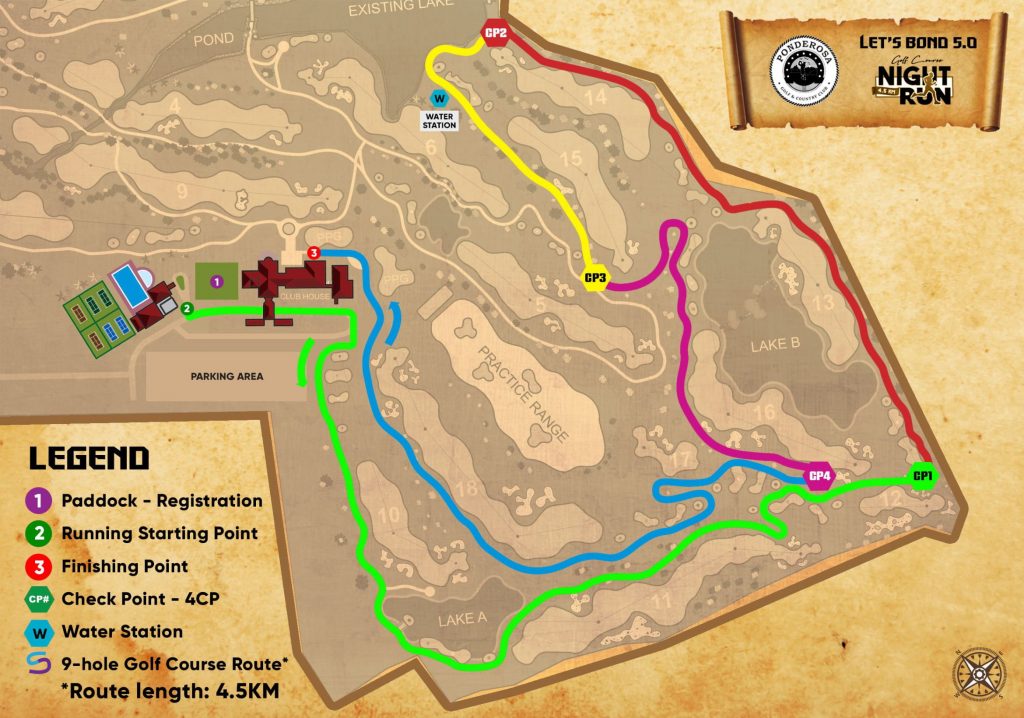Screen dimensions: 1024x718
Task: Click the green starting point marker 2 on the map
Action: tap(187, 309)
